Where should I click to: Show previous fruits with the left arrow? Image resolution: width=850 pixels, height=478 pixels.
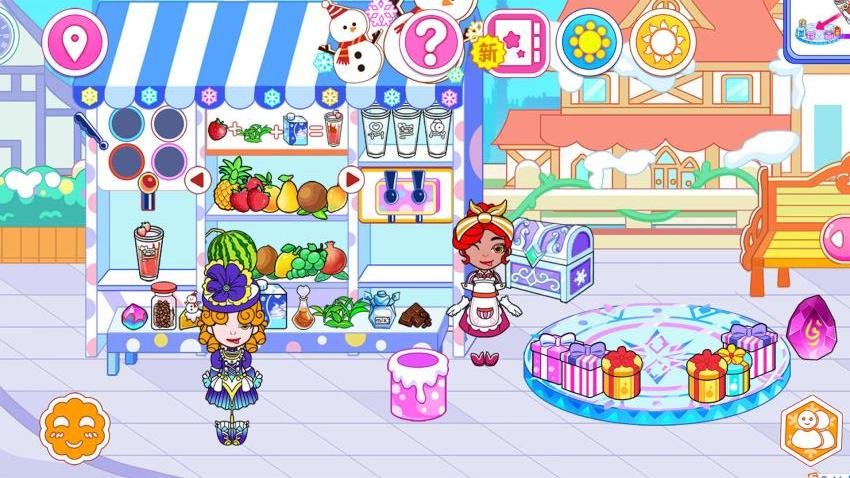pyautogui.click(x=197, y=180)
